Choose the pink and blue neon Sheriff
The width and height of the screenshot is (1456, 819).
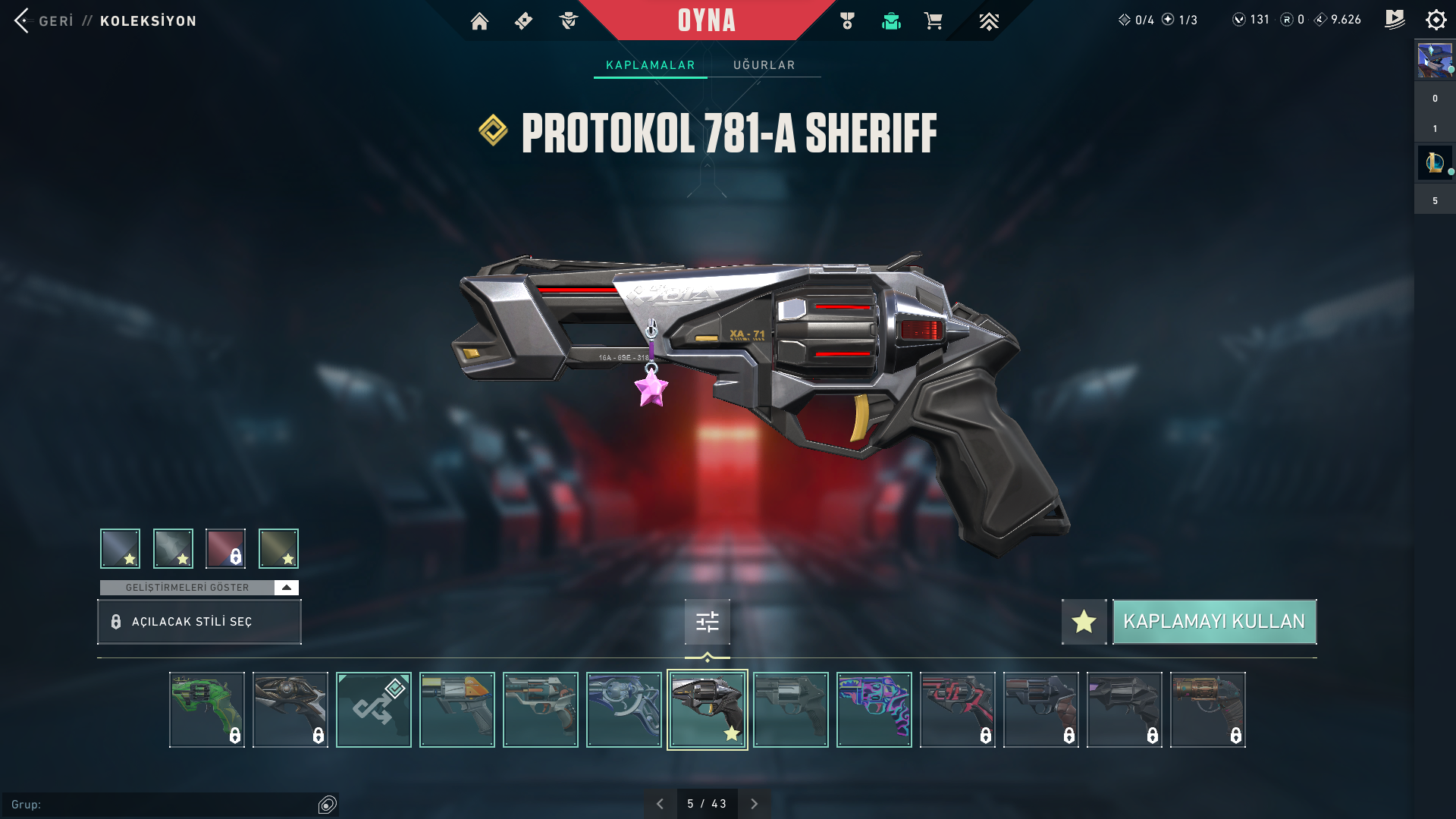[874, 710]
